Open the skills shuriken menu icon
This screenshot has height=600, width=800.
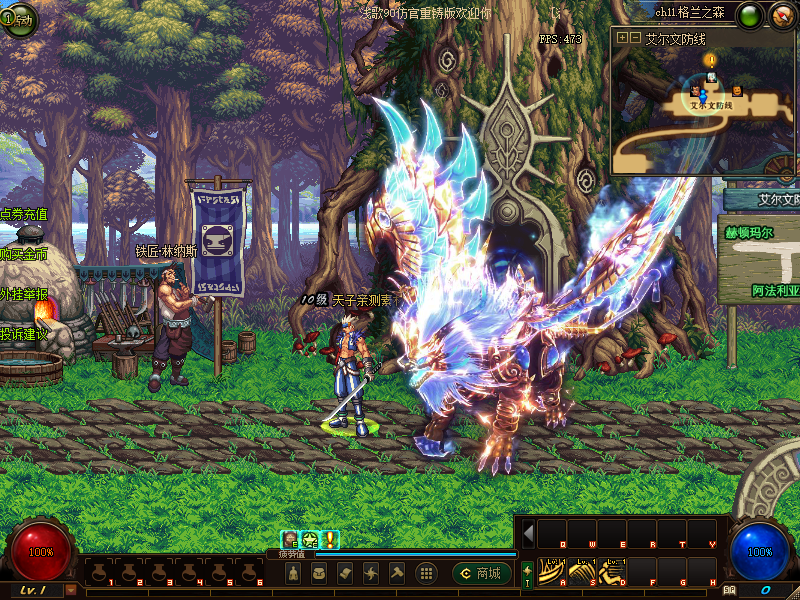[371, 573]
